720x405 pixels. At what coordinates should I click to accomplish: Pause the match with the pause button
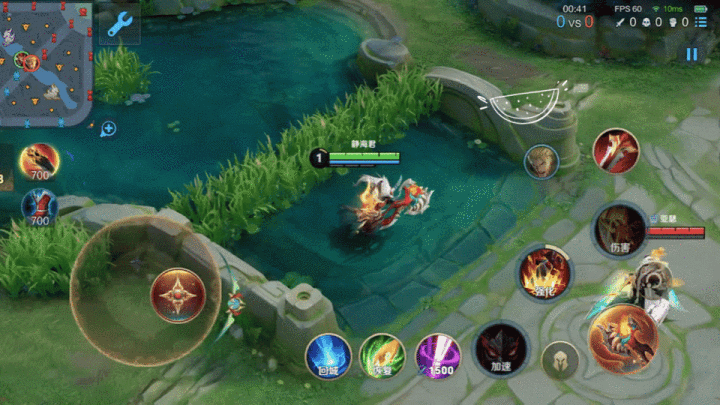(691, 55)
